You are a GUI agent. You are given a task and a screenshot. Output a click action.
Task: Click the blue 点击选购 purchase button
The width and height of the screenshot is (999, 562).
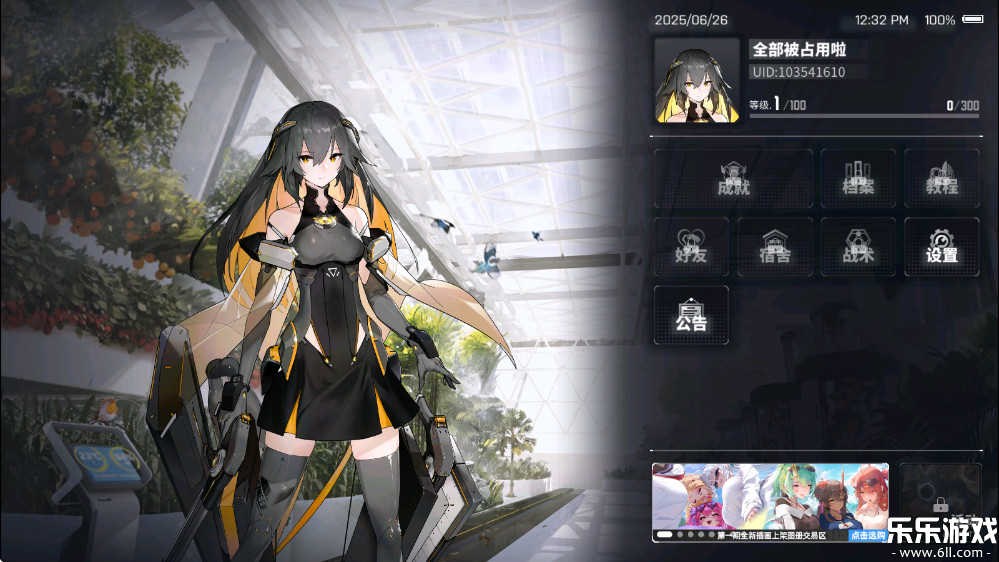tap(868, 536)
